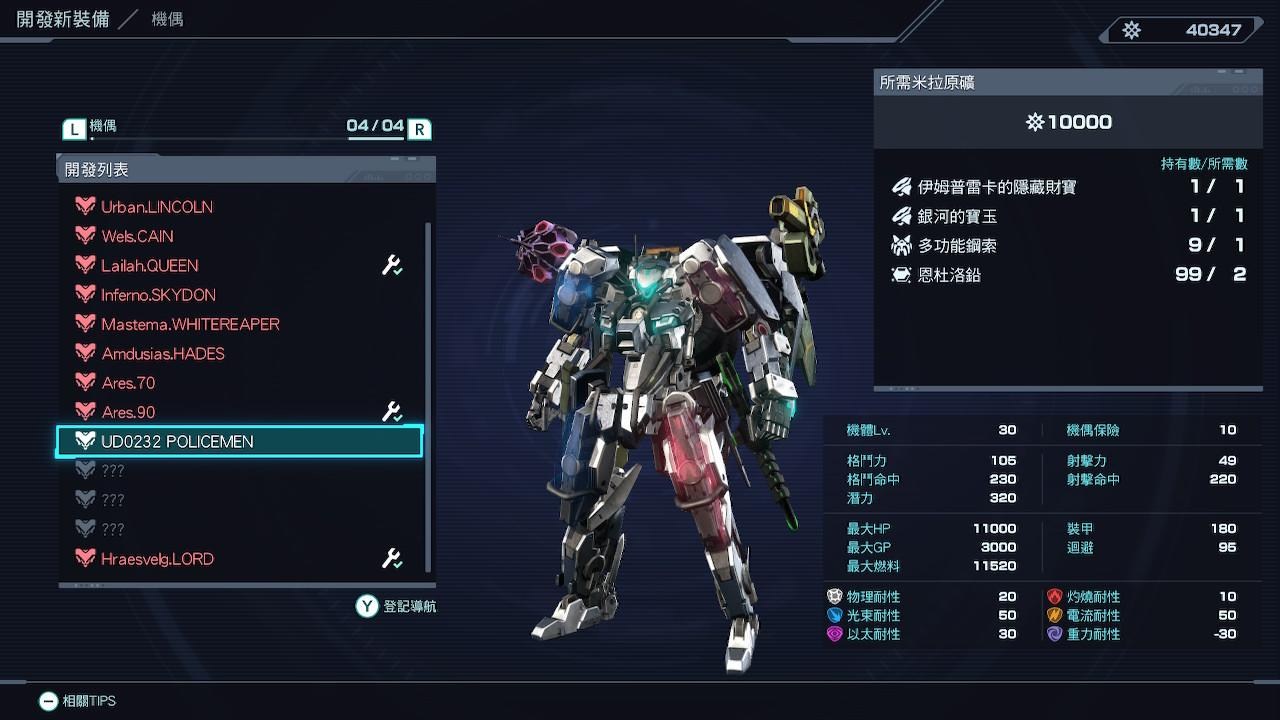This screenshot has height=720, width=1280.
Task: Select Lailah.QUEEN from the list
Action: (150, 266)
